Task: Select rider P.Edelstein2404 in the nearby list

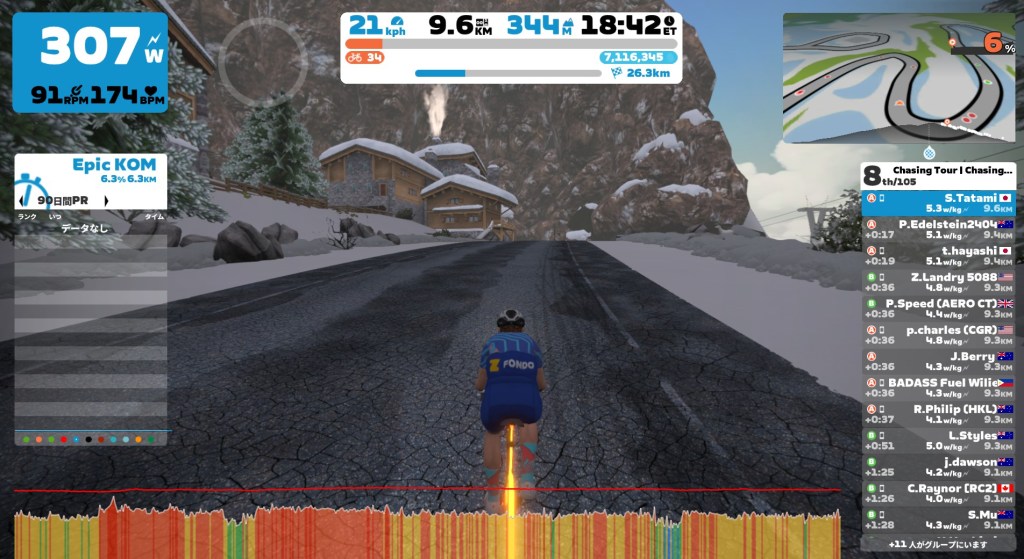Action: coord(938,230)
